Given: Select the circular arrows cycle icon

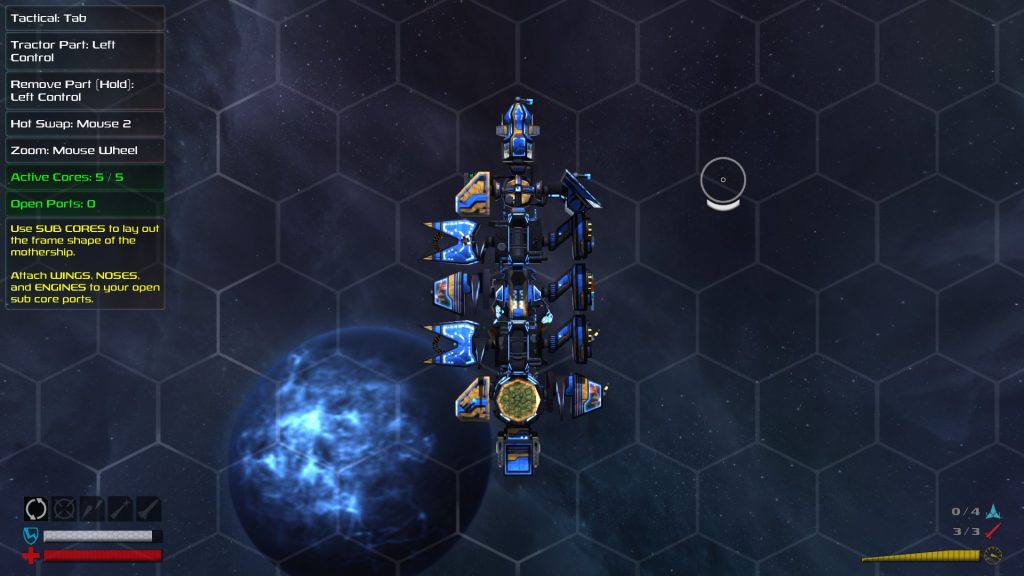Looking at the screenshot, I should [x=36, y=509].
